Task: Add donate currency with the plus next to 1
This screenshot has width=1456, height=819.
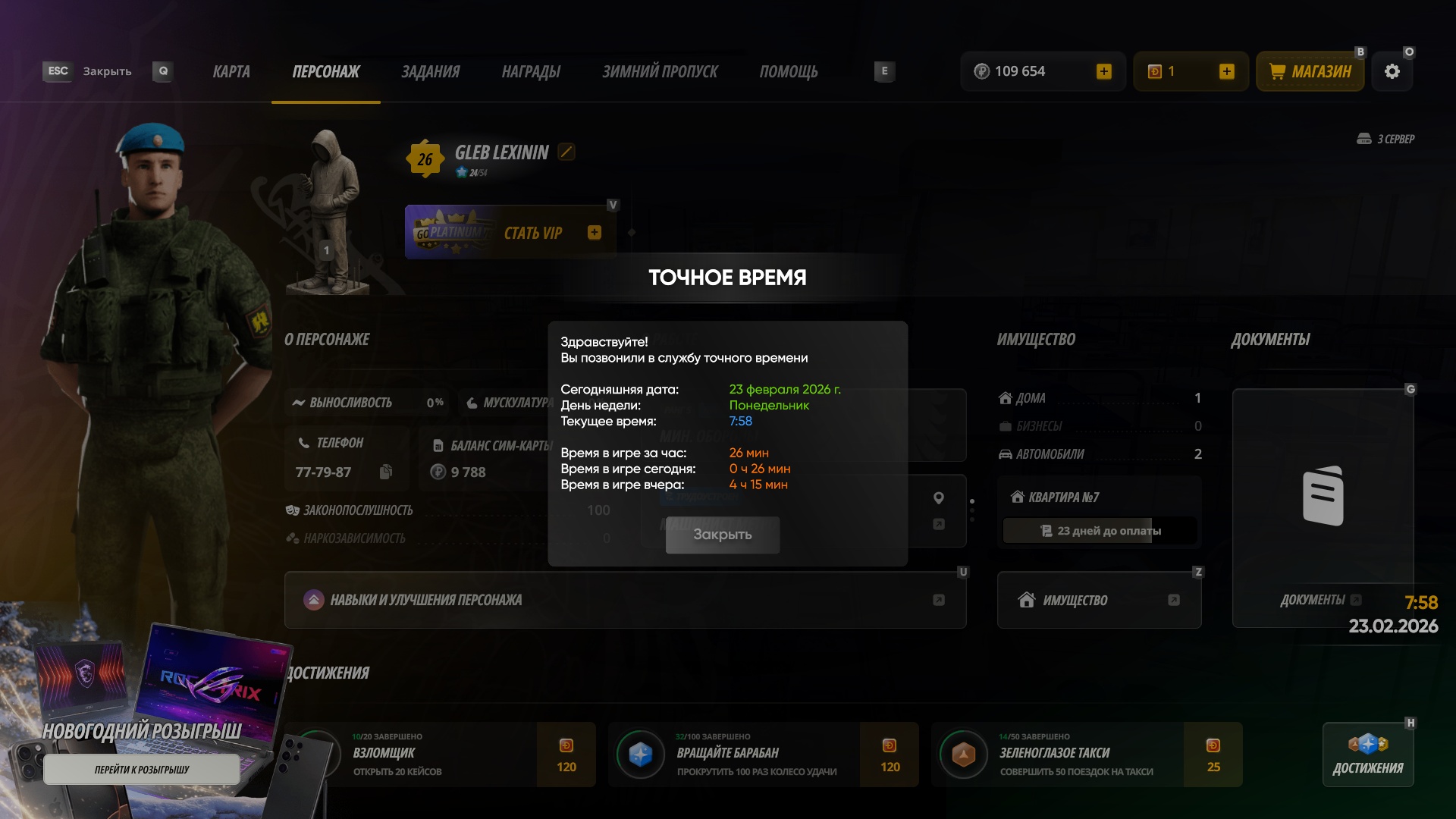Action: click(x=1227, y=72)
